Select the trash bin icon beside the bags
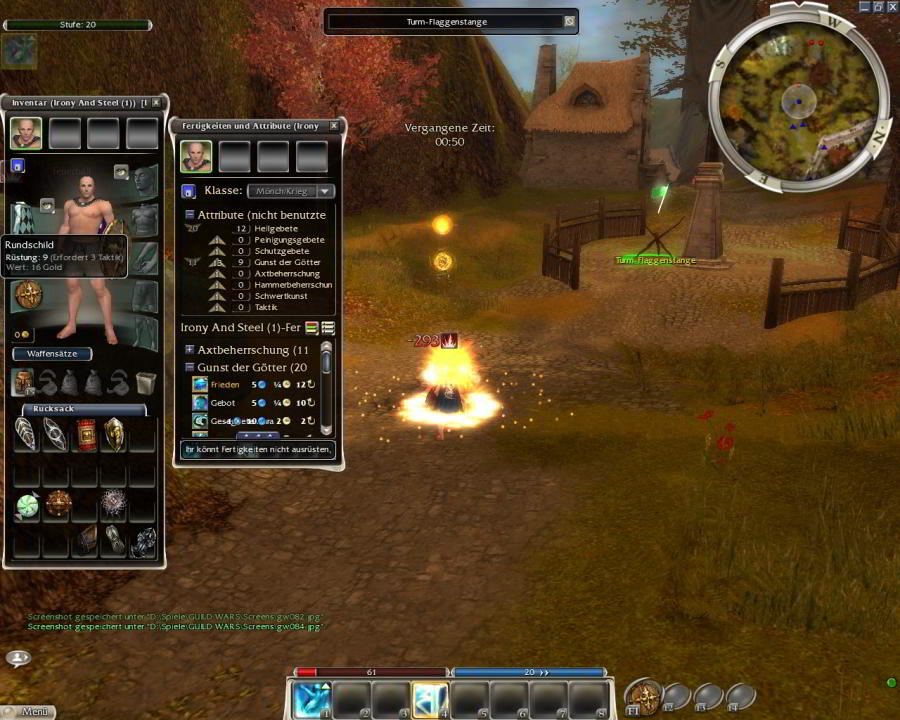Screen dimensions: 900x720 click(146, 382)
